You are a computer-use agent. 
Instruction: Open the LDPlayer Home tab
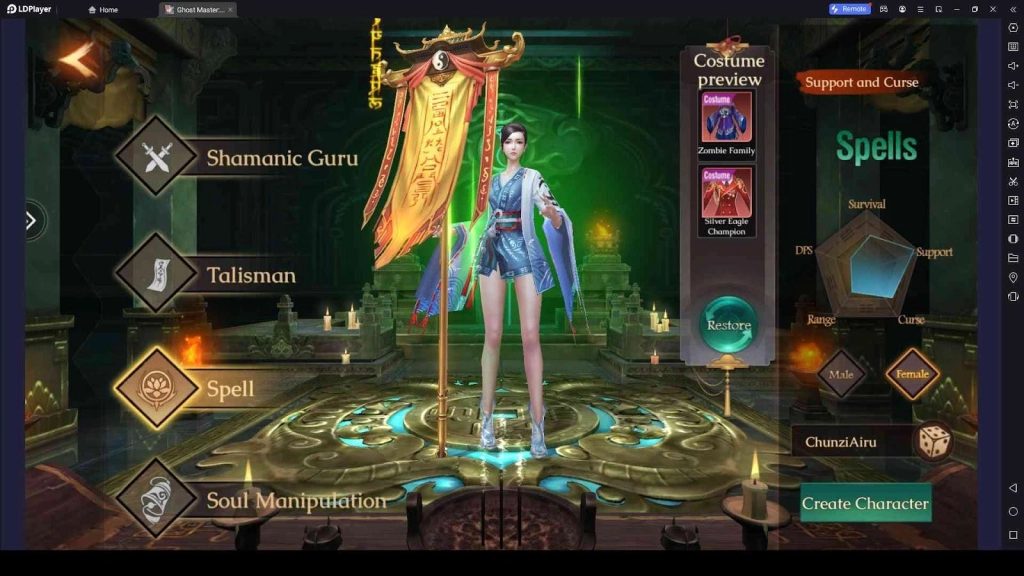pyautogui.click(x=103, y=9)
